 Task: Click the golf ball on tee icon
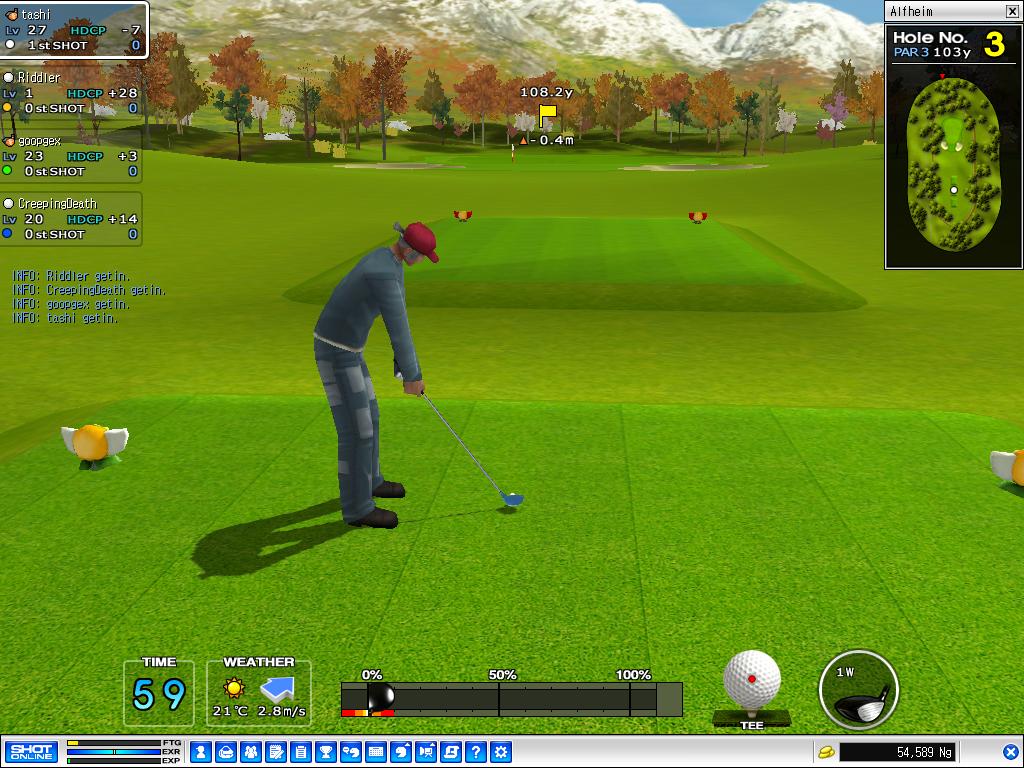[752, 682]
